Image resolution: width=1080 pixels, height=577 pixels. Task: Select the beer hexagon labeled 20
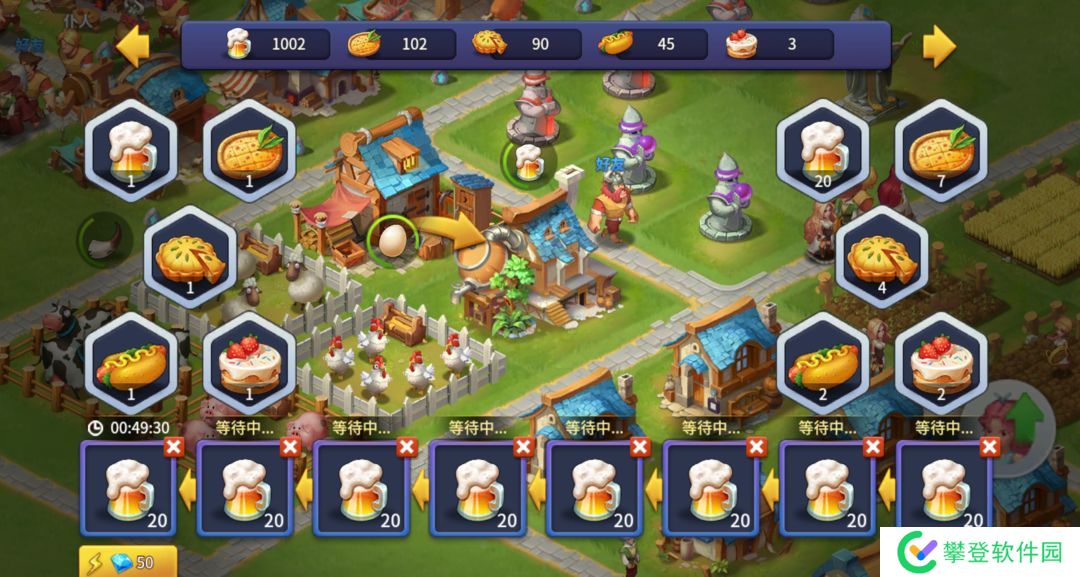pyautogui.click(x=823, y=151)
